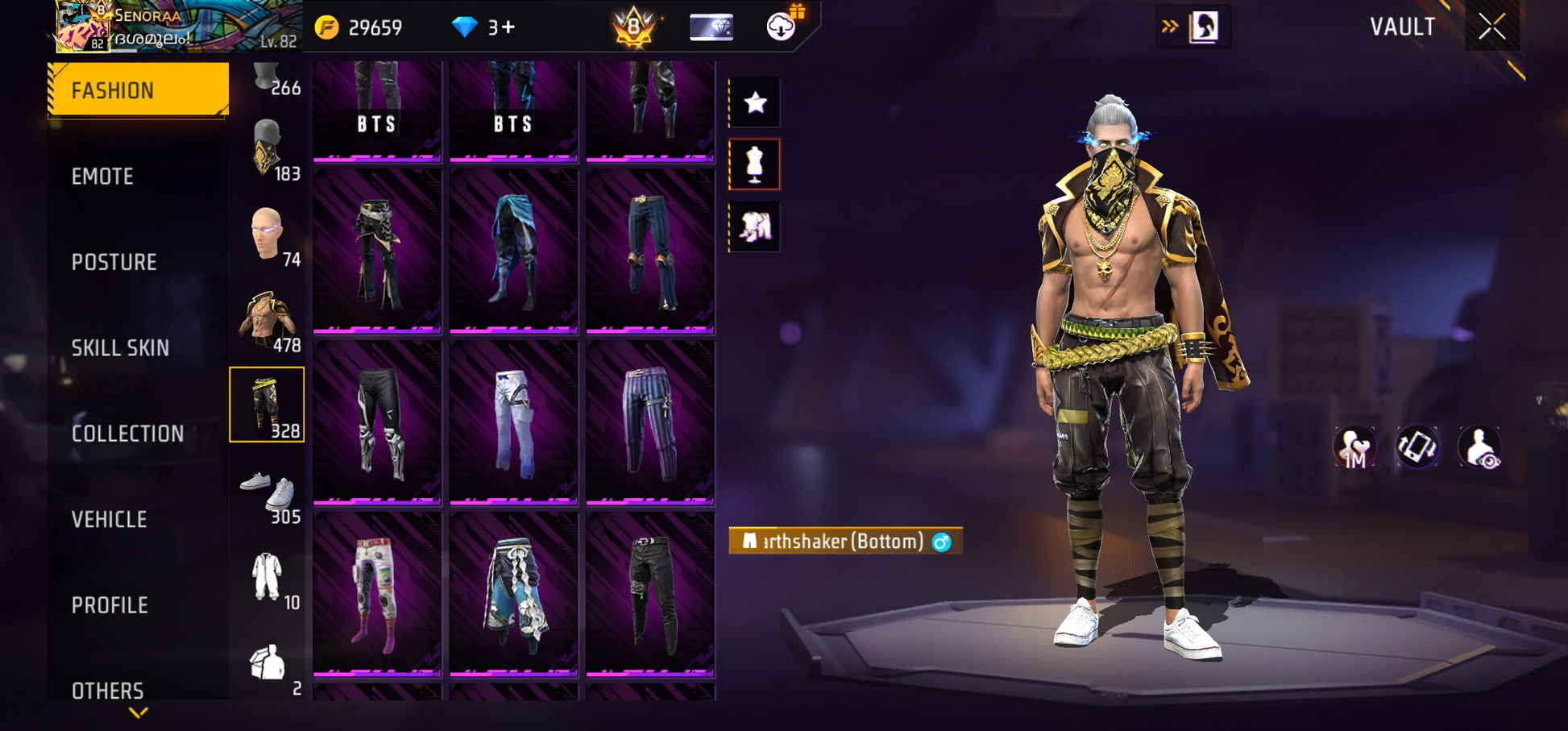This screenshot has height=731, width=1568.
Task: Open Skill Skin category
Action: (120, 348)
